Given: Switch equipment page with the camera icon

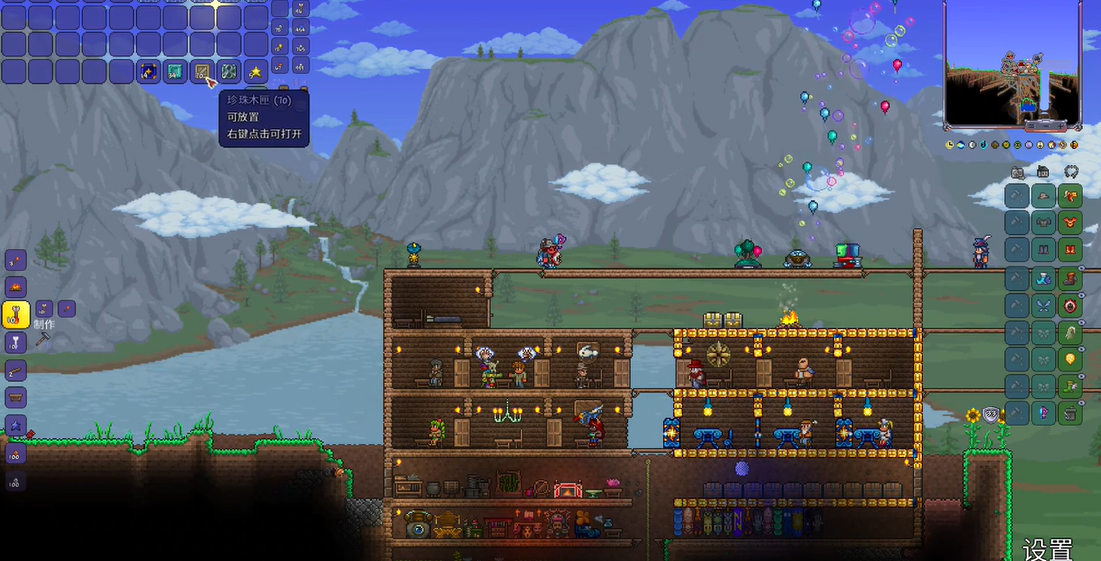Looking at the screenshot, I should (1017, 172).
